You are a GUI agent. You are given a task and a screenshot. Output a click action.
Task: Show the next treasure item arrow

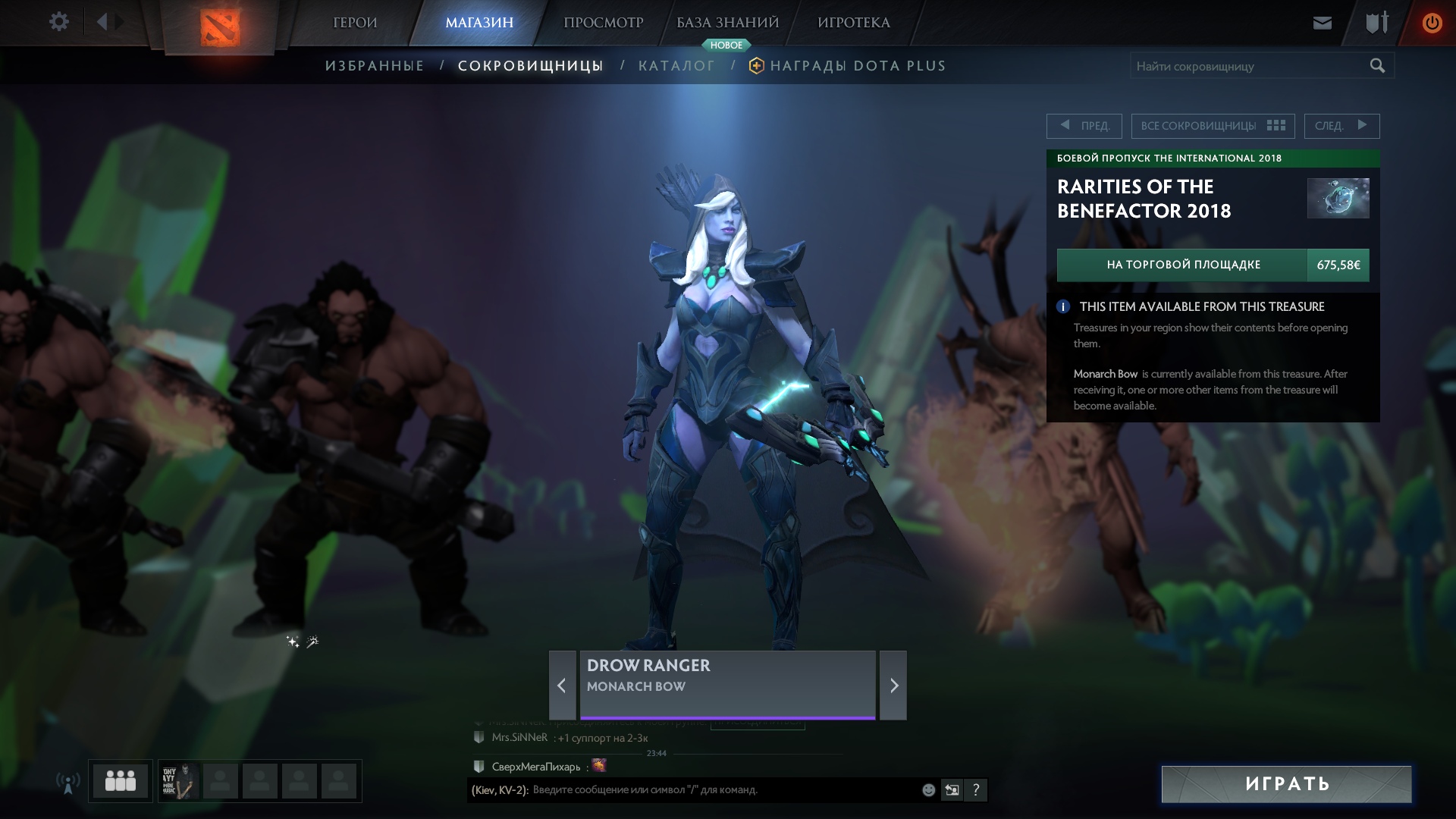pos(893,686)
